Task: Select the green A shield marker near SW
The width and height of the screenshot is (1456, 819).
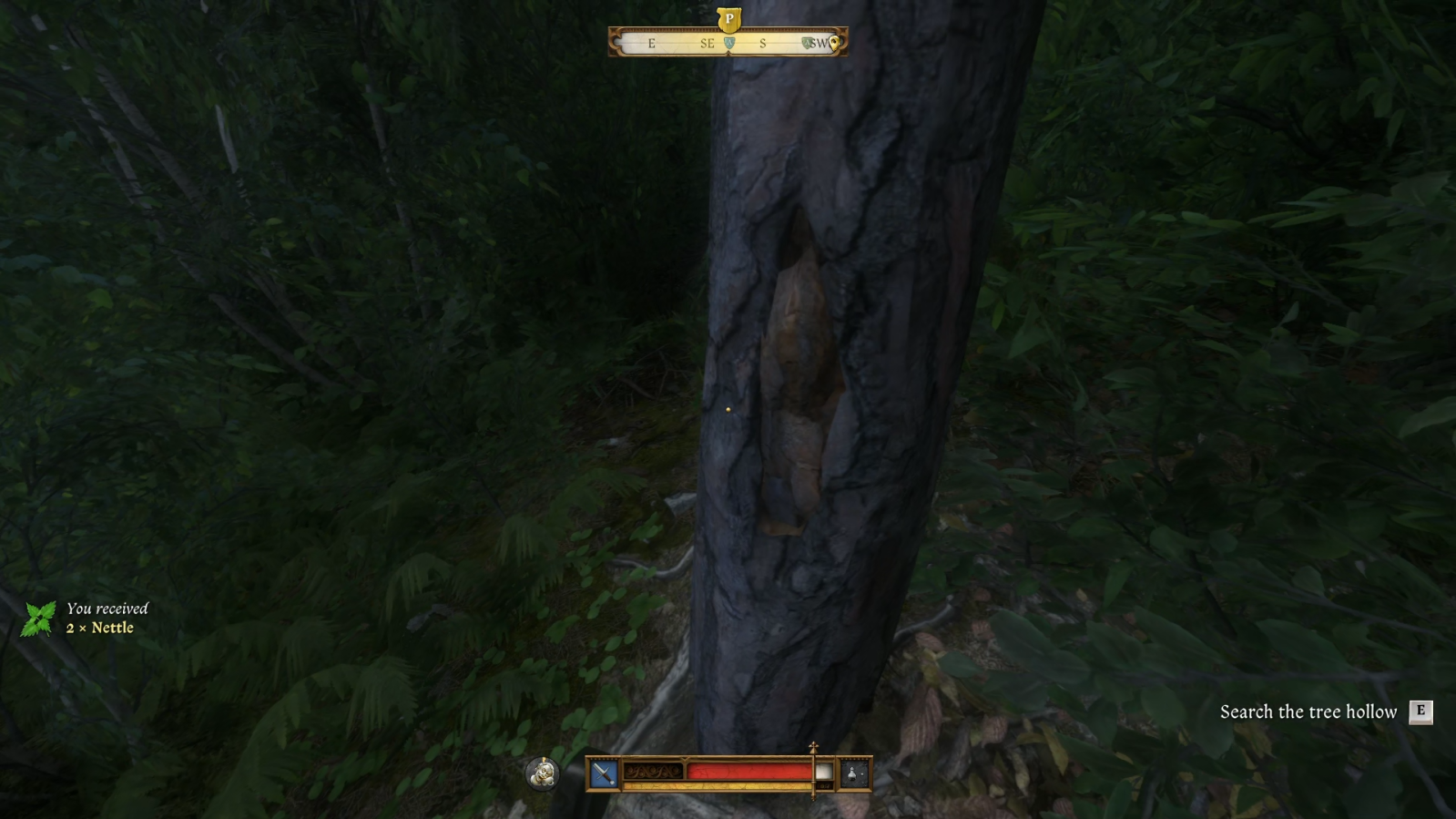Action: coord(807,42)
